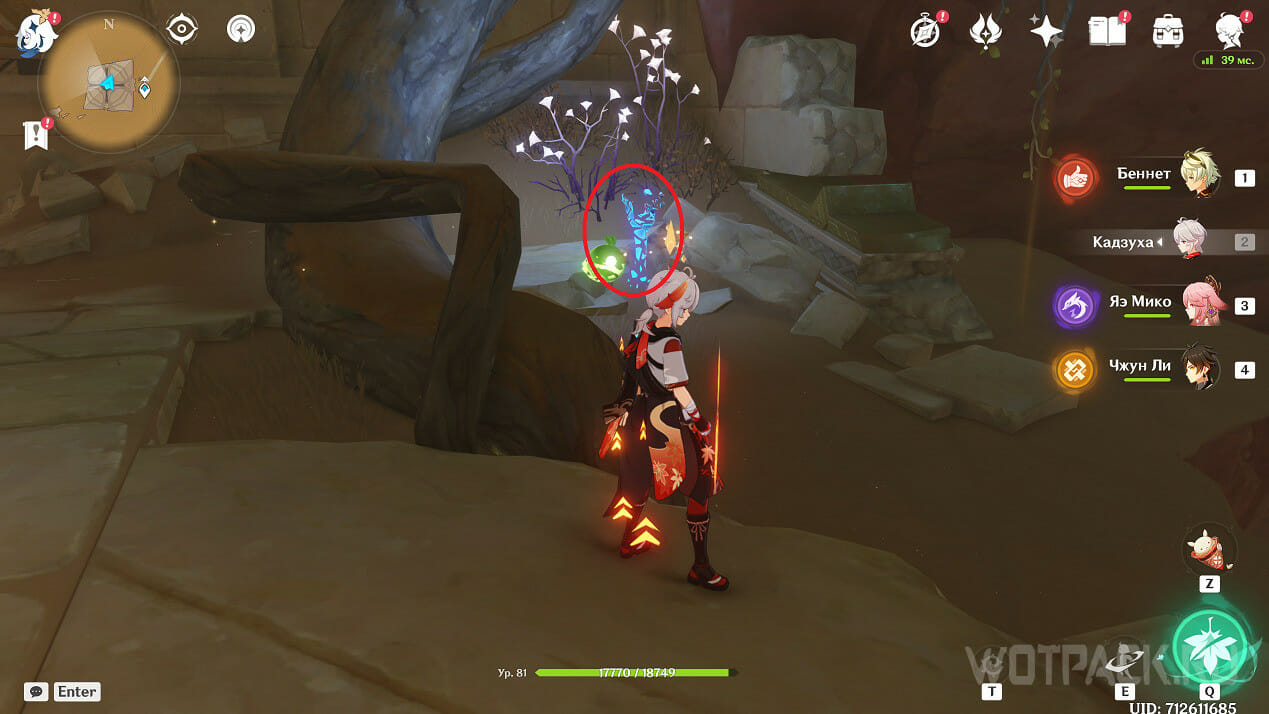Open the Adventurer Handbook book icon
The image size is (1269, 714).
1106,31
